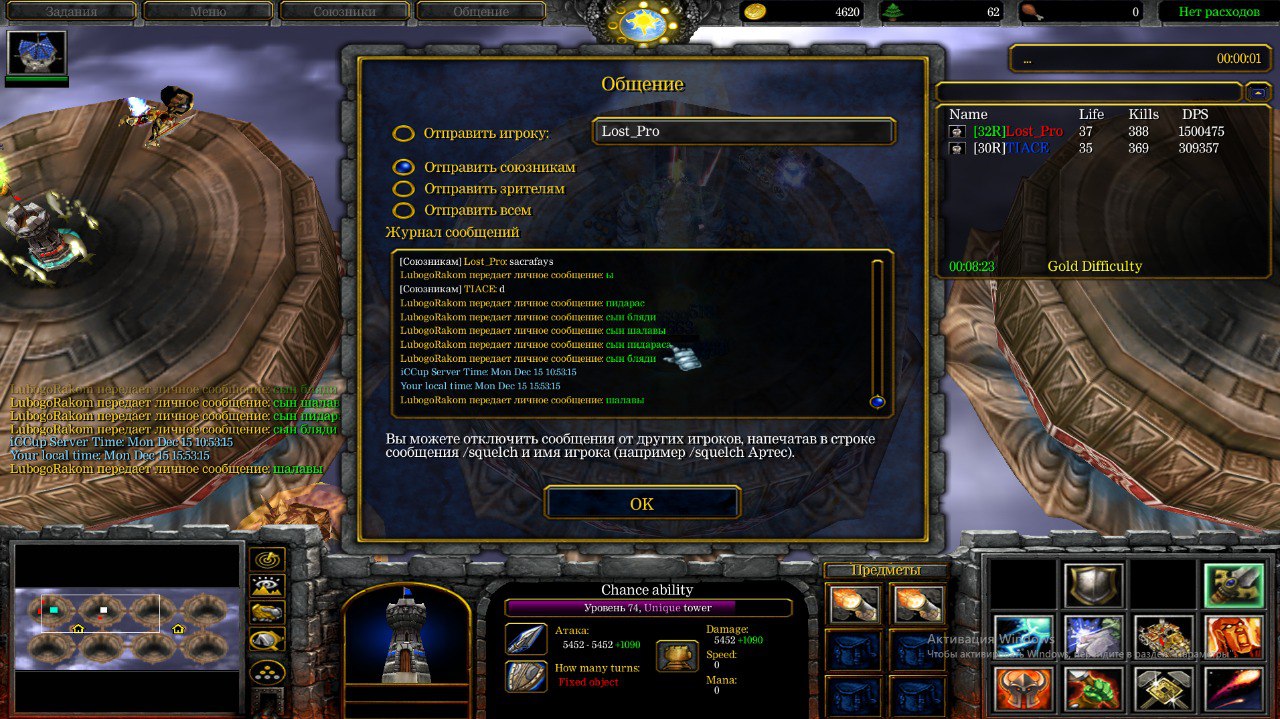Click the Общение chat log button
1280x719 pixels.
[x=481, y=12]
